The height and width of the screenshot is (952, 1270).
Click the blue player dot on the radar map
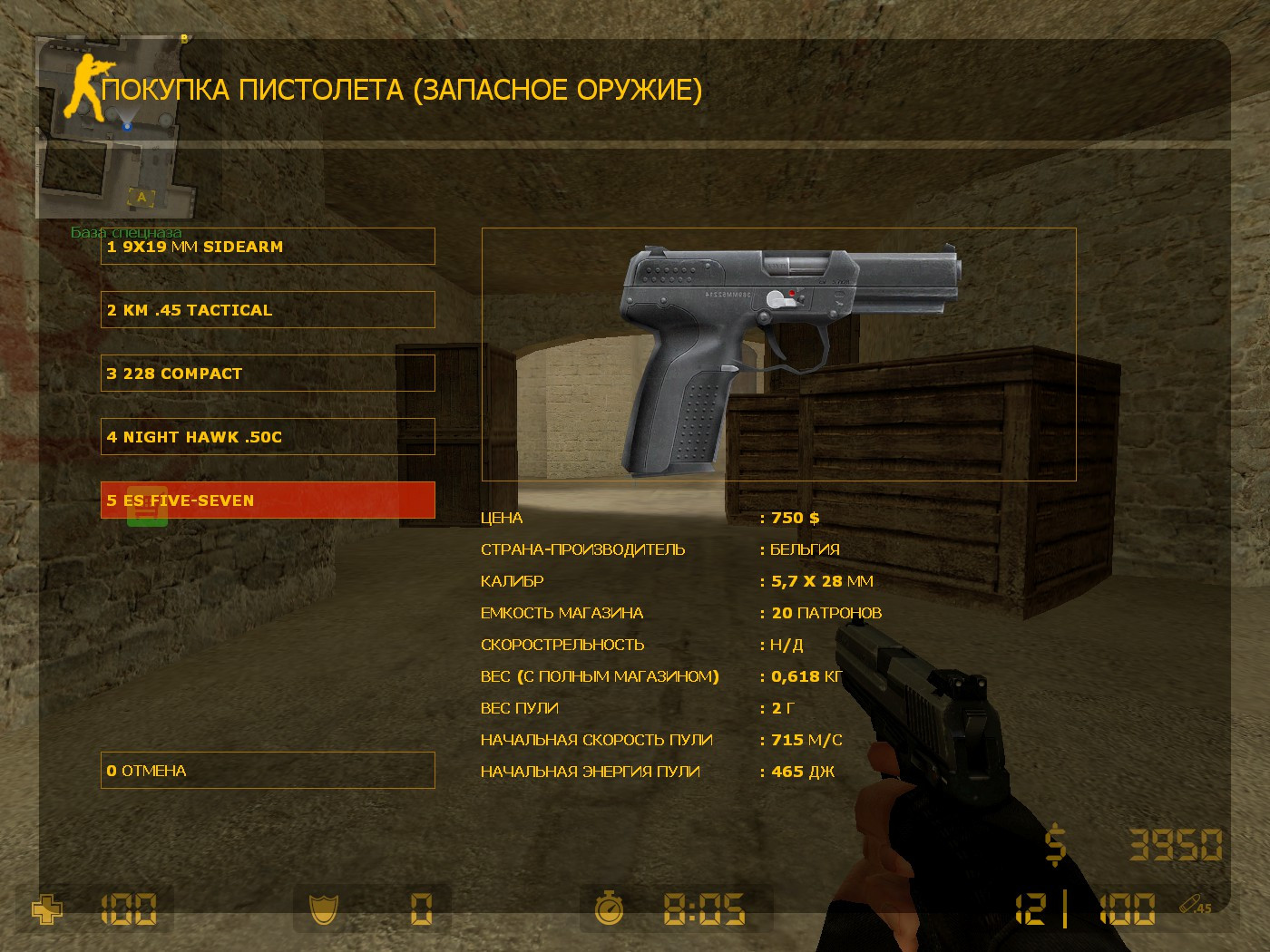(x=126, y=126)
